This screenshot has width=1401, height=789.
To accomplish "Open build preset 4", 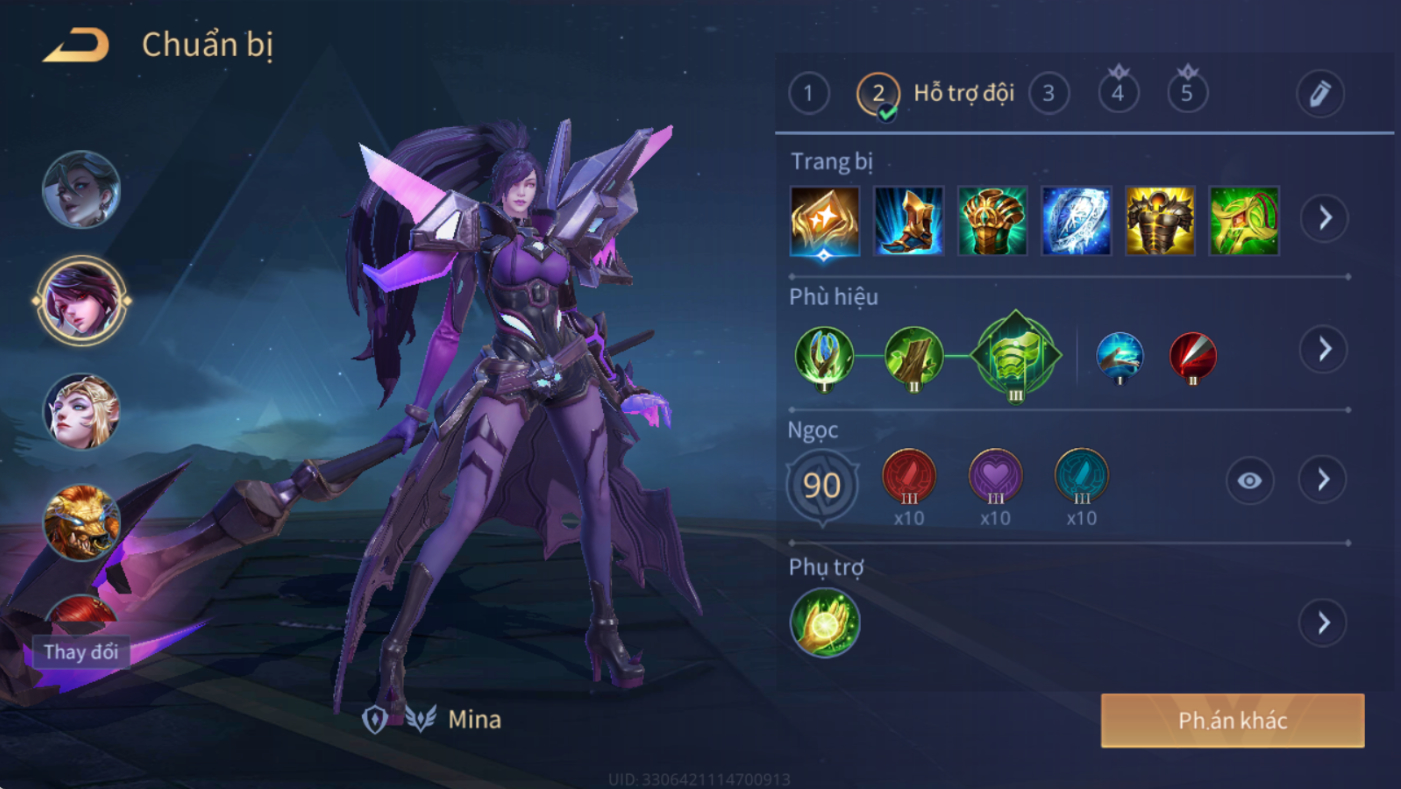I will pyautogui.click(x=1118, y=94).
